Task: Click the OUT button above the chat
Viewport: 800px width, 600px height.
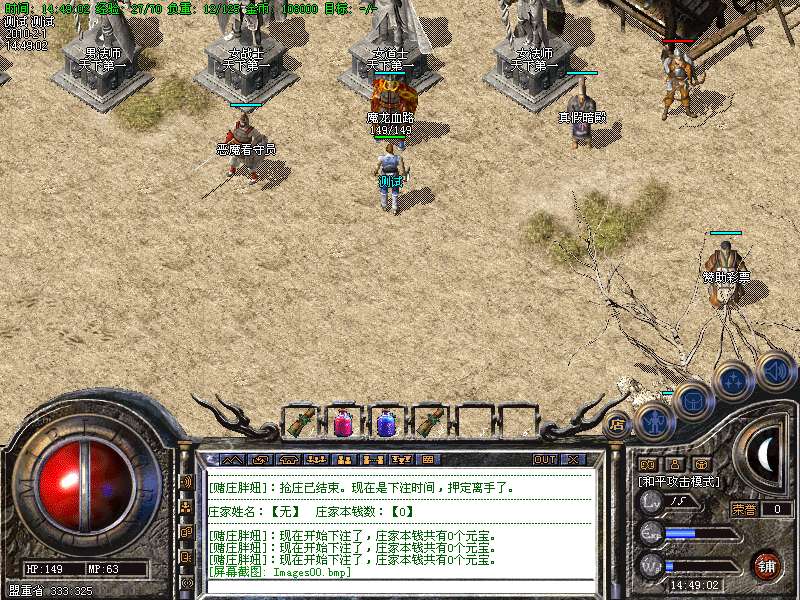Action: pyautogui.click(x=544, y=460)
